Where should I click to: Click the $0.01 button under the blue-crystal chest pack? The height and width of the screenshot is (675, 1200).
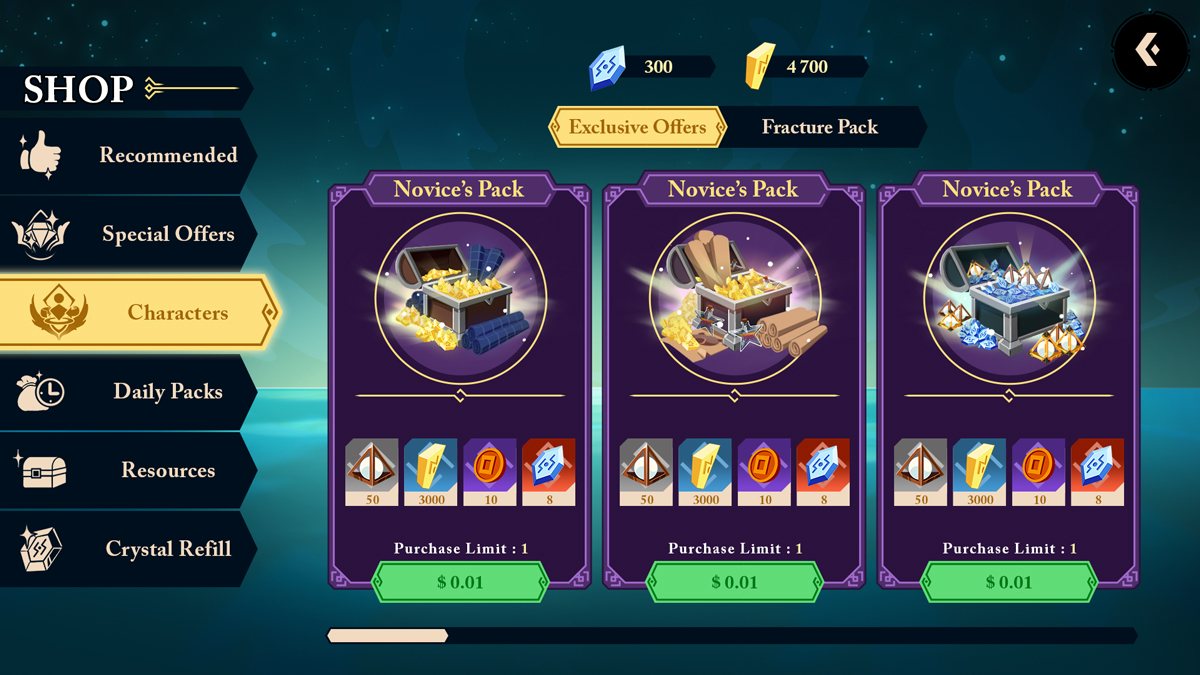click(1008, 582)
